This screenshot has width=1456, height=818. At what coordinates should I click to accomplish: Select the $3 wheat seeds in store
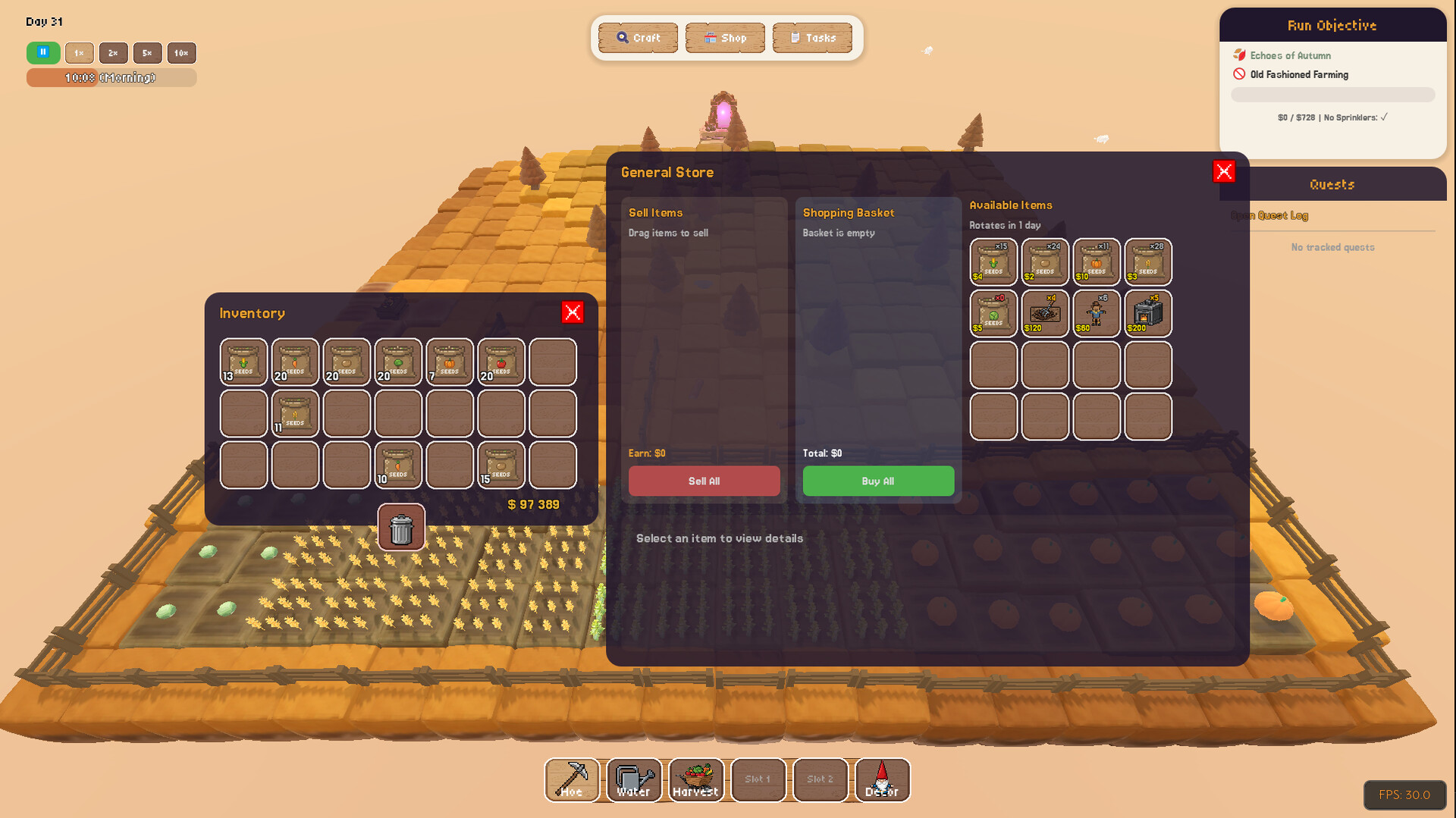click(x=1148, y=262)
